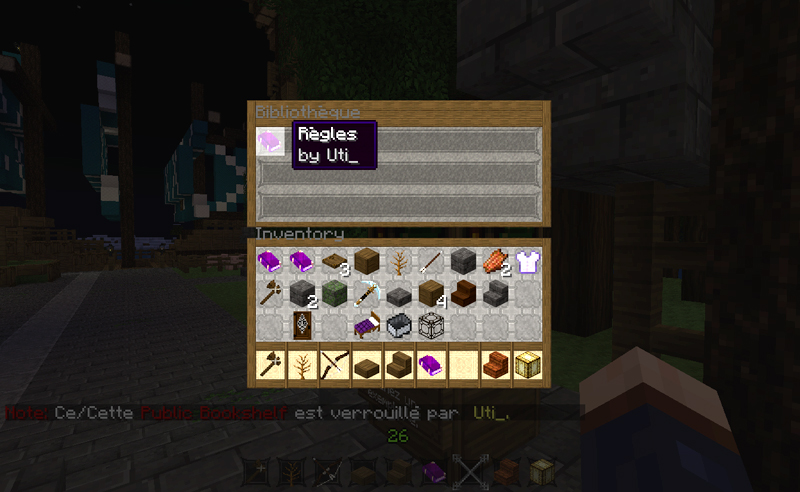800x492 pixels.
Task: Choose the red brick stairs in the window's hotbar row
Action: tap(496, 366)
